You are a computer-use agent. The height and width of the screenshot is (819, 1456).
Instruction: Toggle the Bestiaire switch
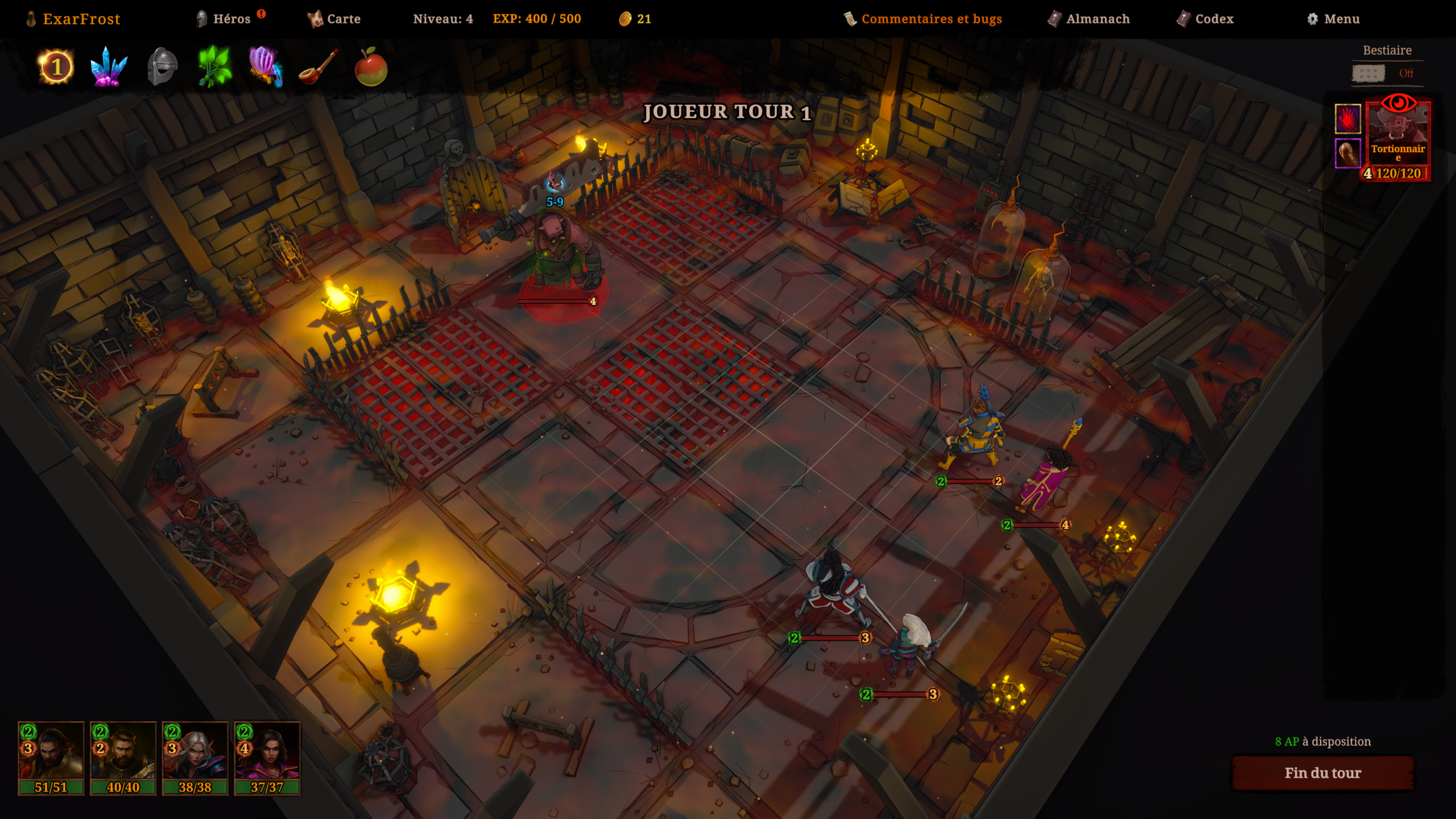pyautogui.click(x=1369, y=73)
